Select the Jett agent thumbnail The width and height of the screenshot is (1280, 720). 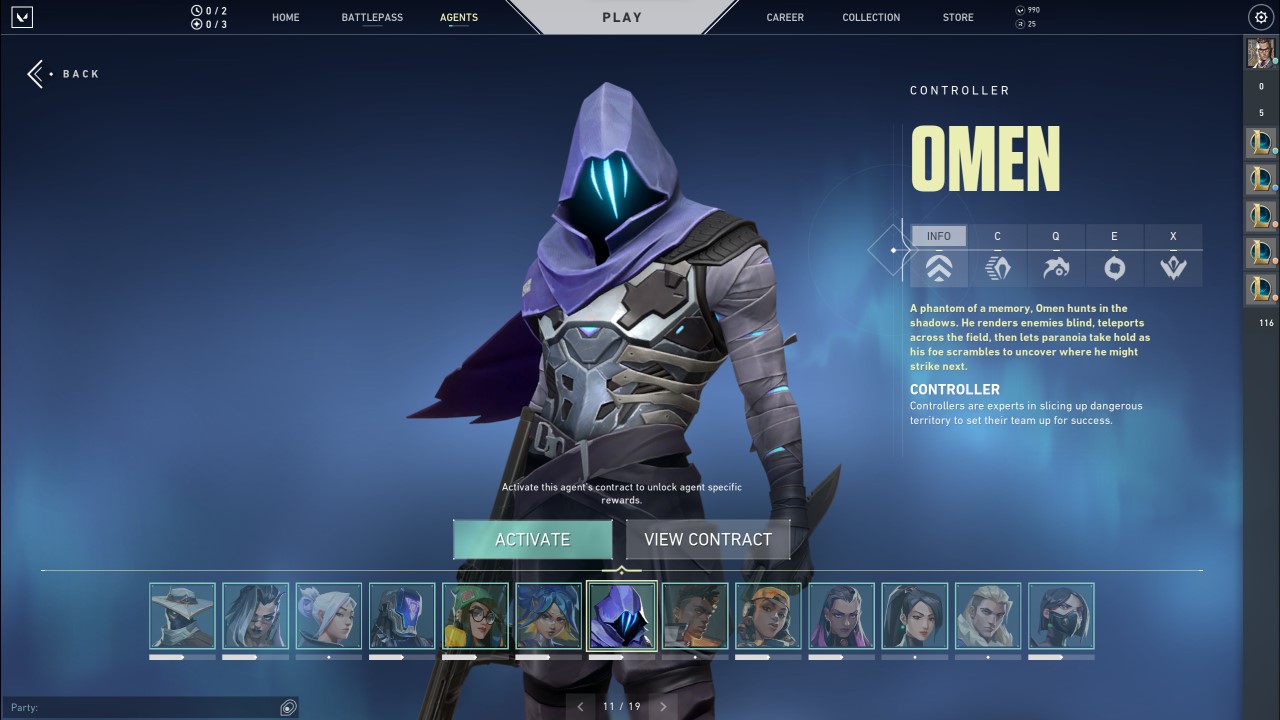(x=328, y=617)
